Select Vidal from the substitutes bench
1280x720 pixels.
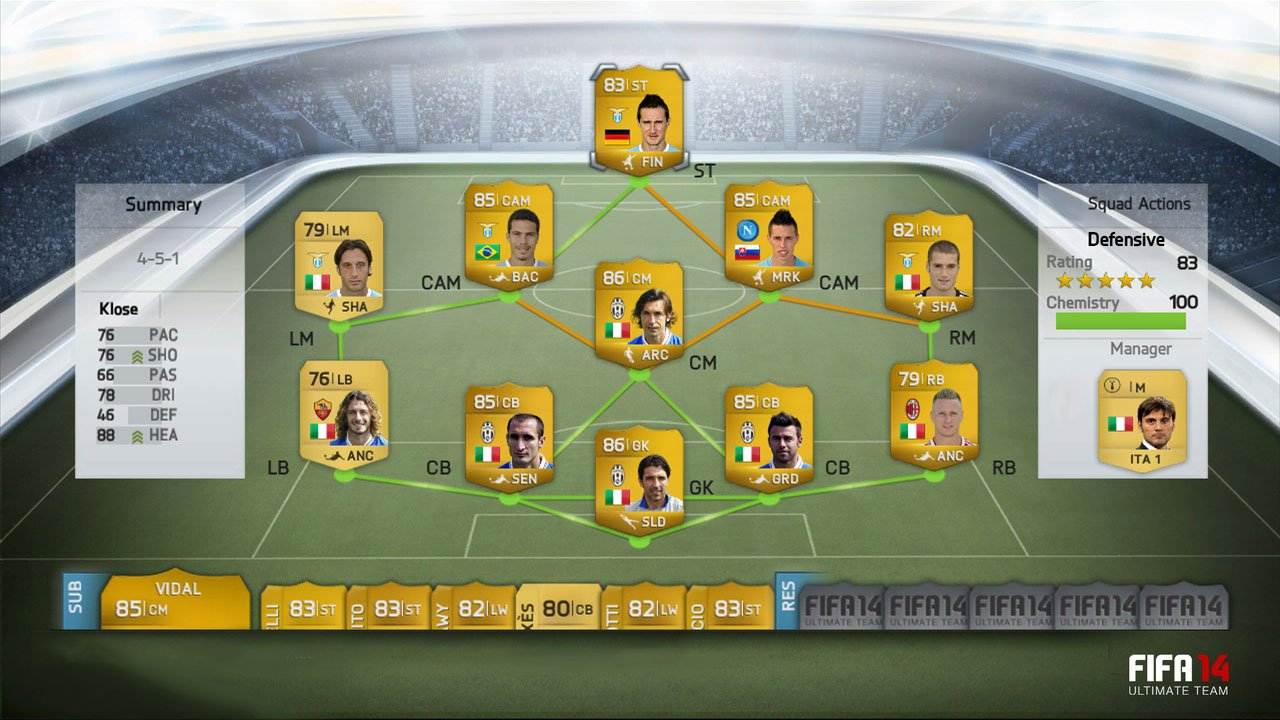(x=175, y=598)
